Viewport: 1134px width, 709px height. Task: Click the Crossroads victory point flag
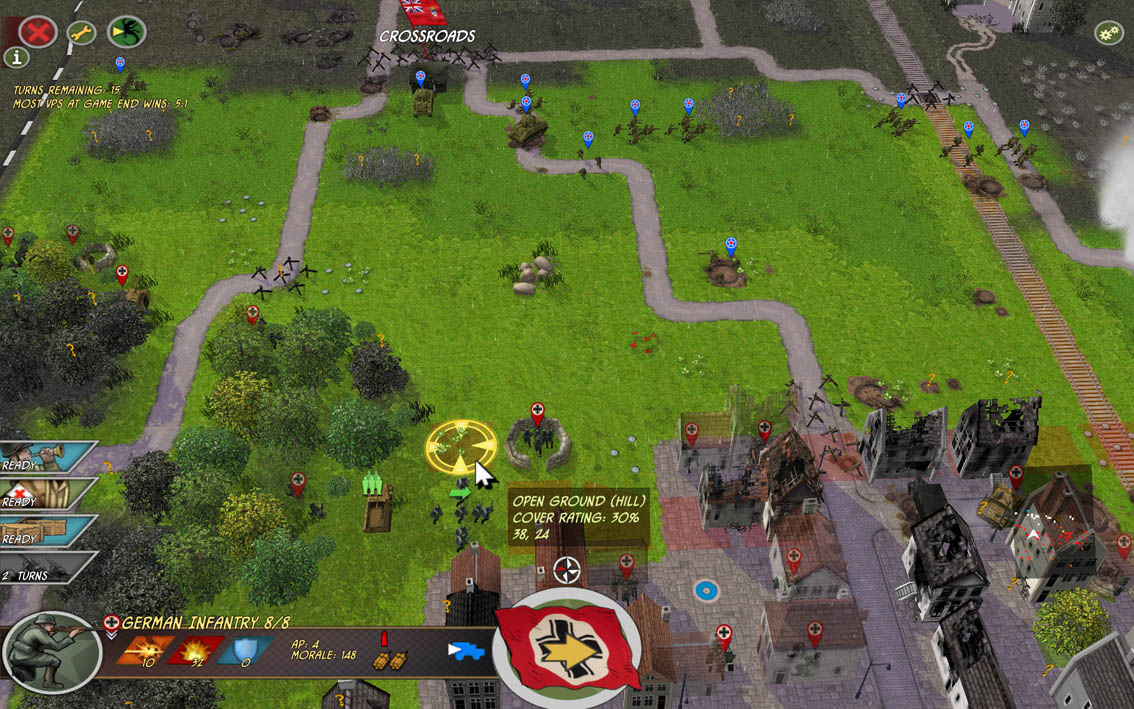point(424,12)
